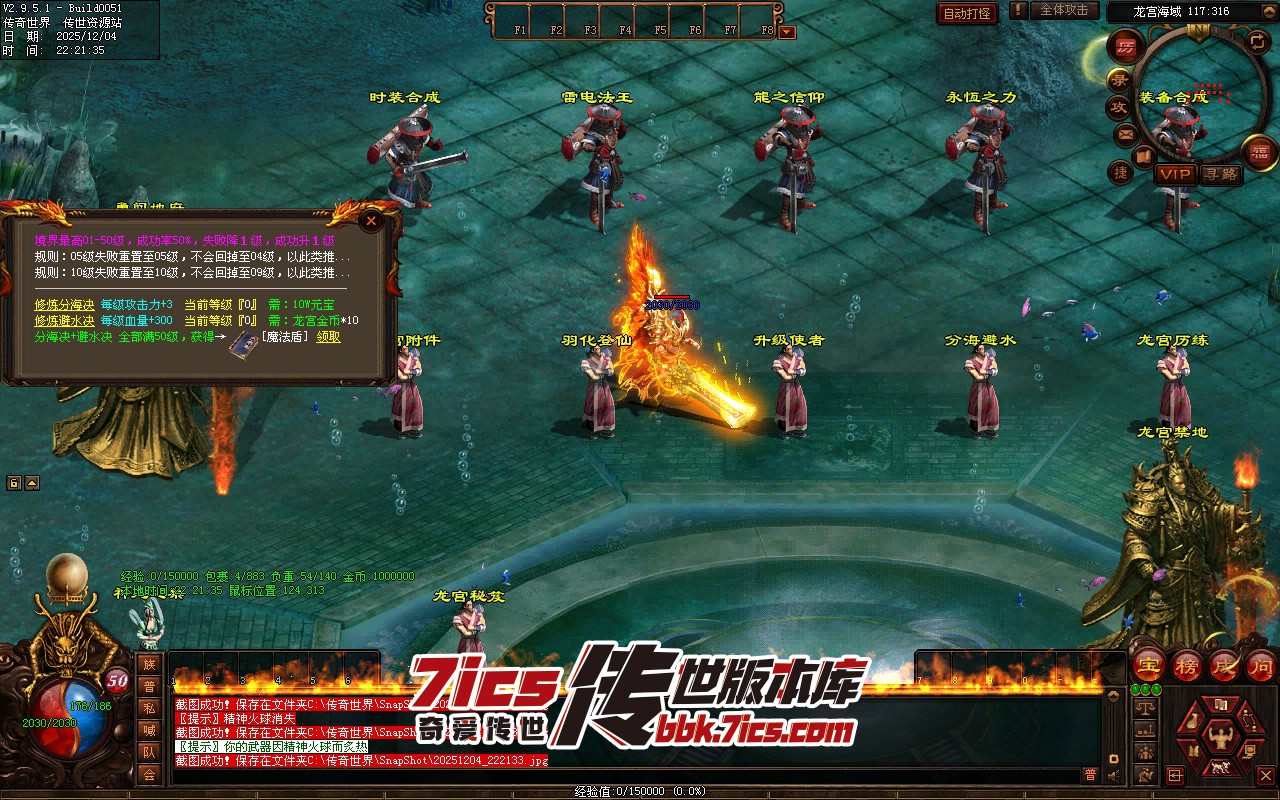
Task: Switch the 全体攻击 attack mode button
Action: 1064,11
